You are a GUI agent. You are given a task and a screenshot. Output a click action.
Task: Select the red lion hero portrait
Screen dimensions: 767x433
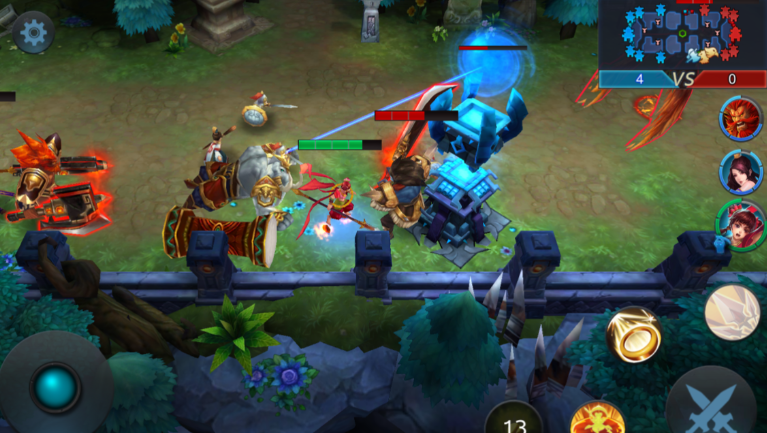point(741,119)
